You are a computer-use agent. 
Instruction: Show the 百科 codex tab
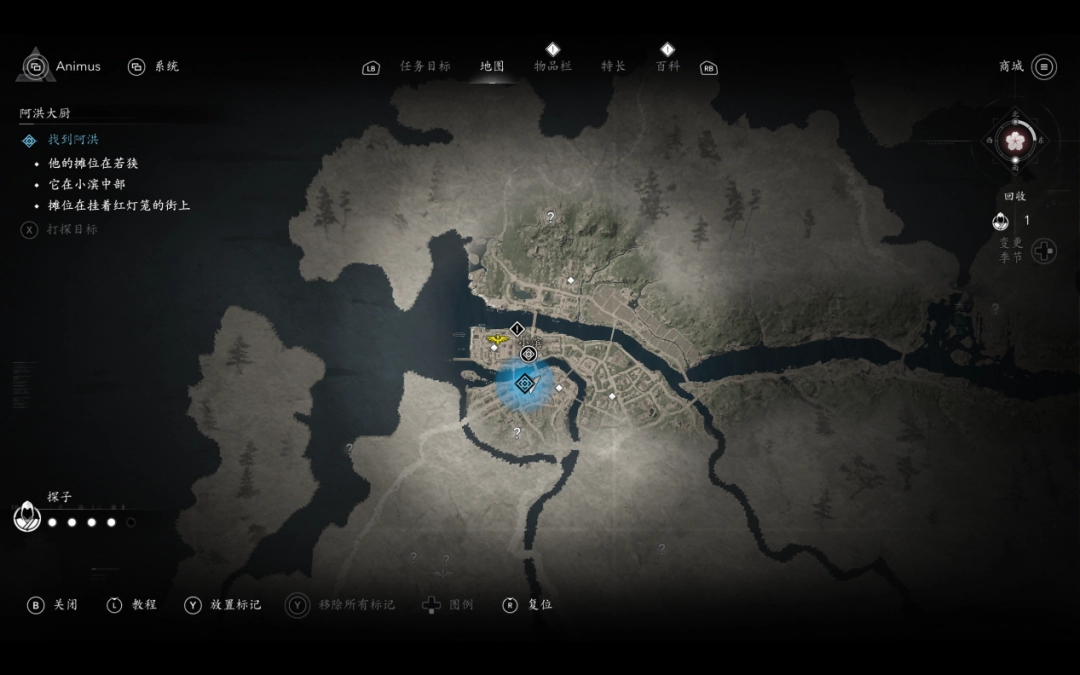tap(667, 66)
